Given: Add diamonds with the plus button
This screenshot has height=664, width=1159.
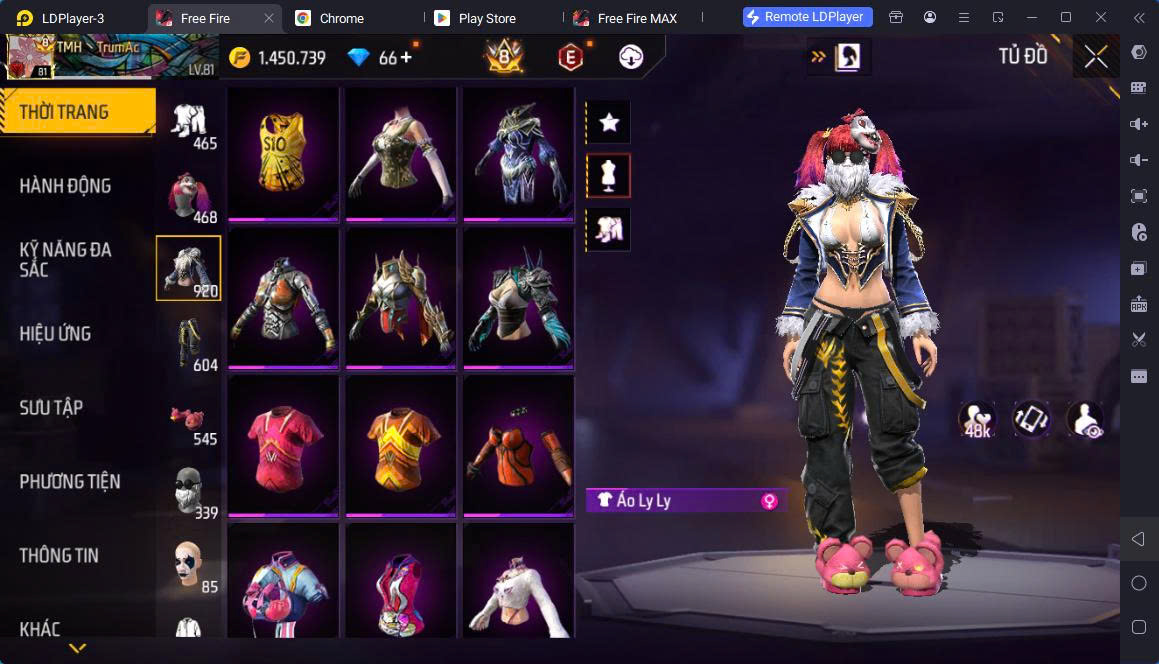Looking at the screenshot, I should pos(406,57).
